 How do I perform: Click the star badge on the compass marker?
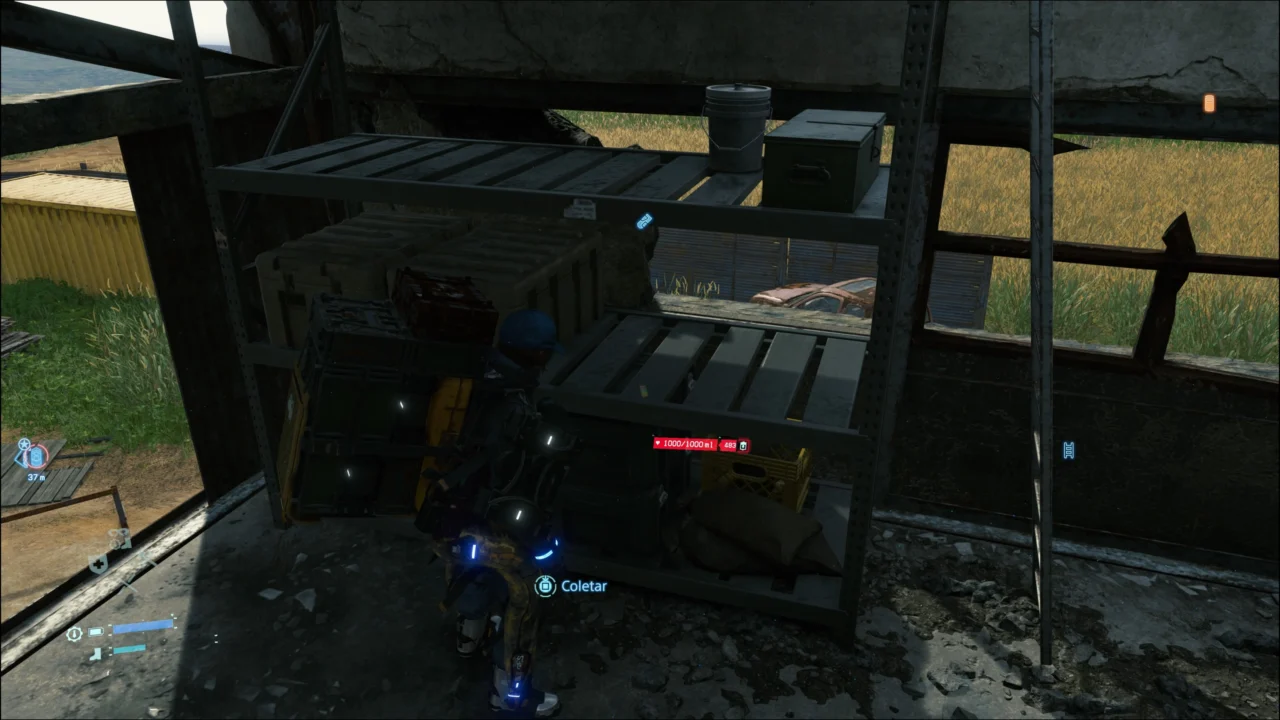coord(24,444)
